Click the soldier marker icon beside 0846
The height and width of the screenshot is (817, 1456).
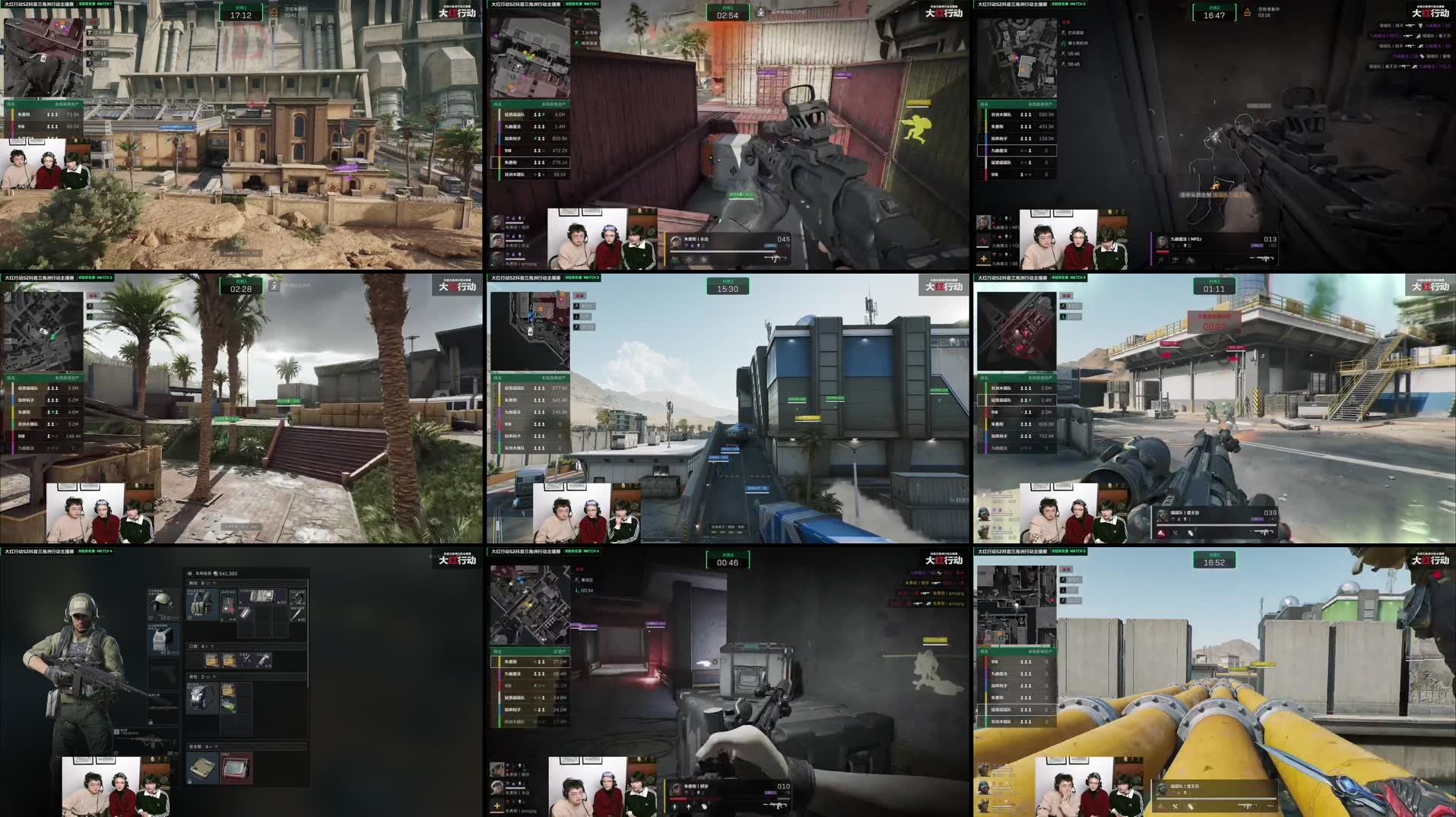1063,54
